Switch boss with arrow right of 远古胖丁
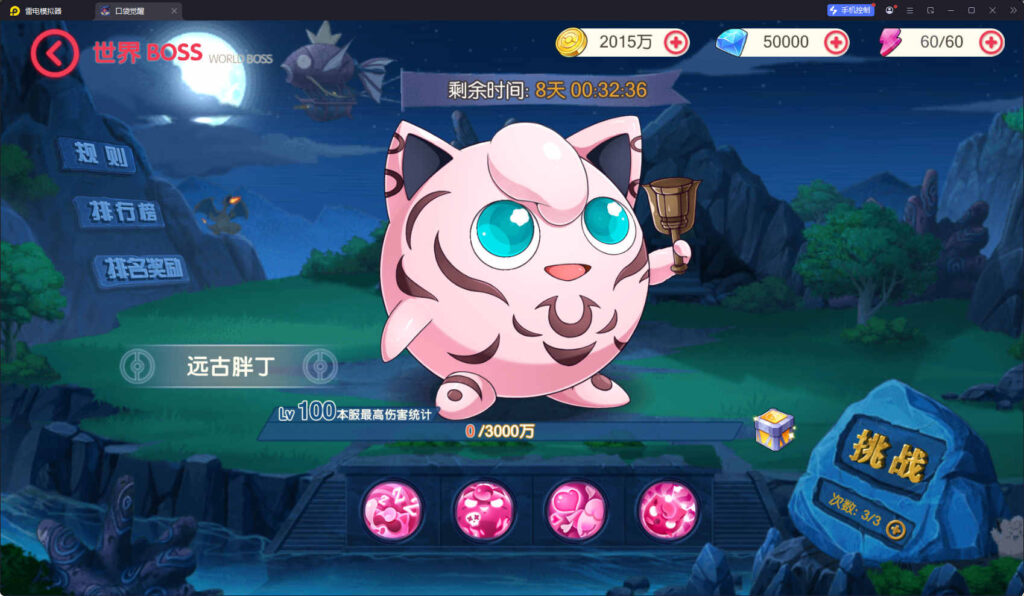Screen dimensions: 1024x596 click(x=320, y=366)
